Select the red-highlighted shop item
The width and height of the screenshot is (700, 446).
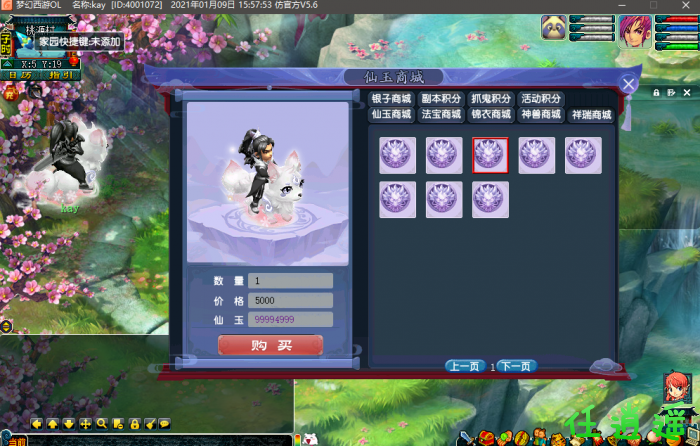coord(490,155)
